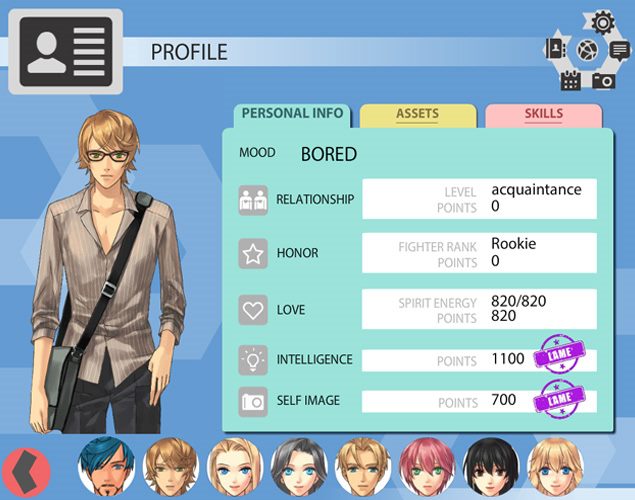Image resolution: width=635 pixels, height=500 pixels.
Task: Open settings with the gear icon
Action: point(602,21)
